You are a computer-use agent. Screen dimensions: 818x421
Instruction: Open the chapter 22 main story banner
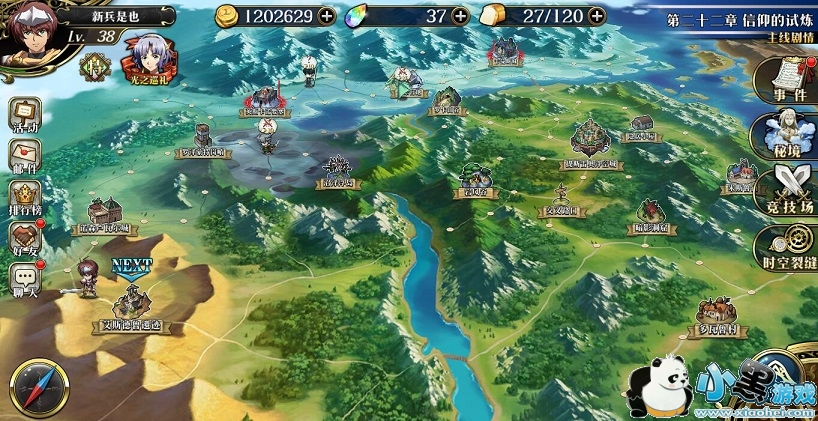click(x=740, y=26)
